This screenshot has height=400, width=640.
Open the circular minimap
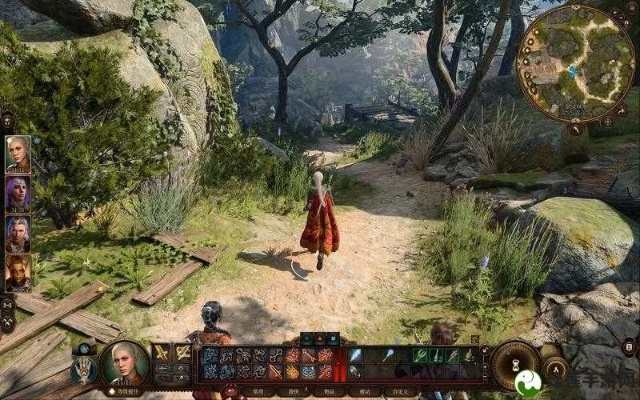click(577, 64)
